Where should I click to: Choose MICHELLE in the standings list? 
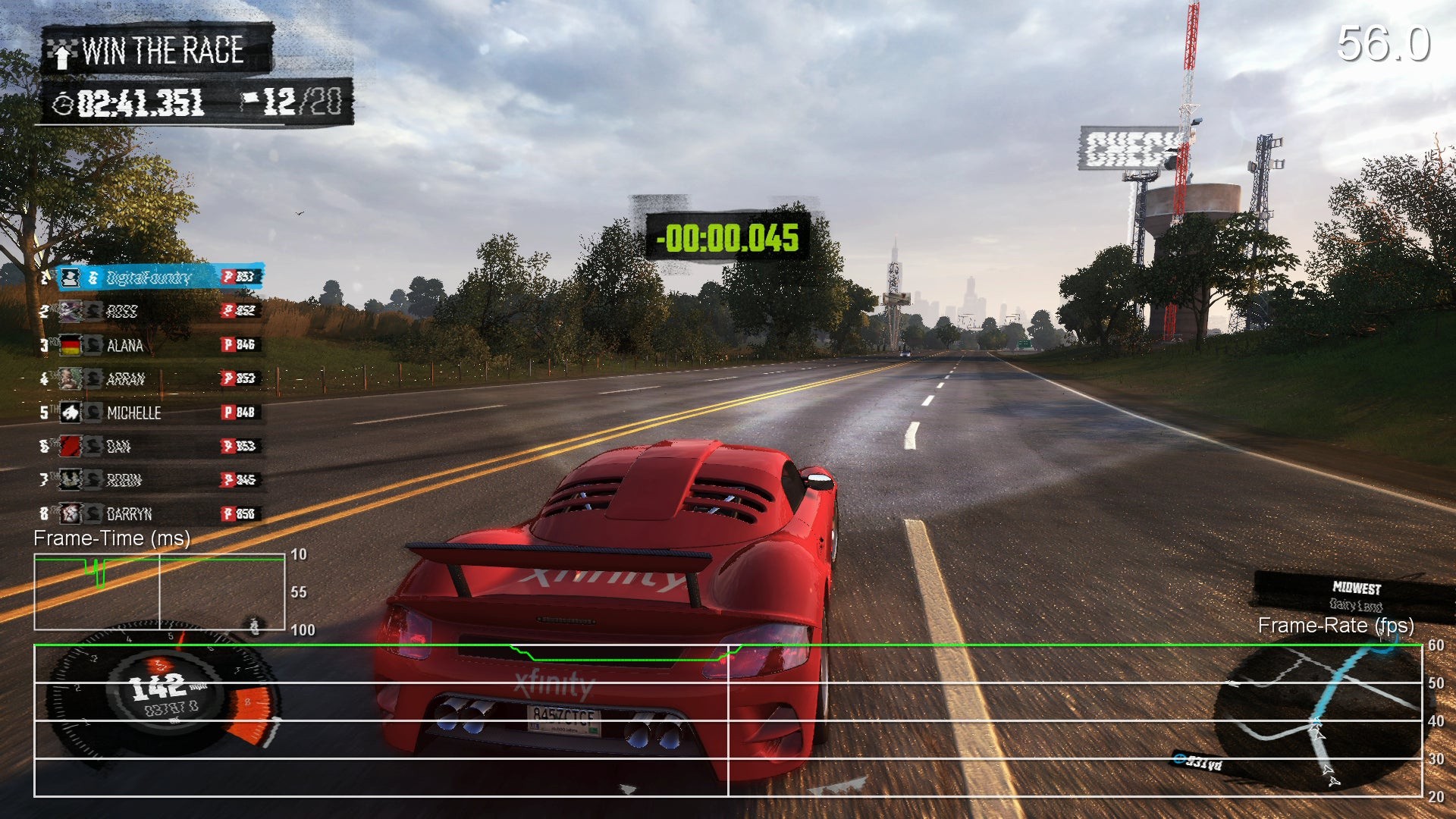pos(152,413)
